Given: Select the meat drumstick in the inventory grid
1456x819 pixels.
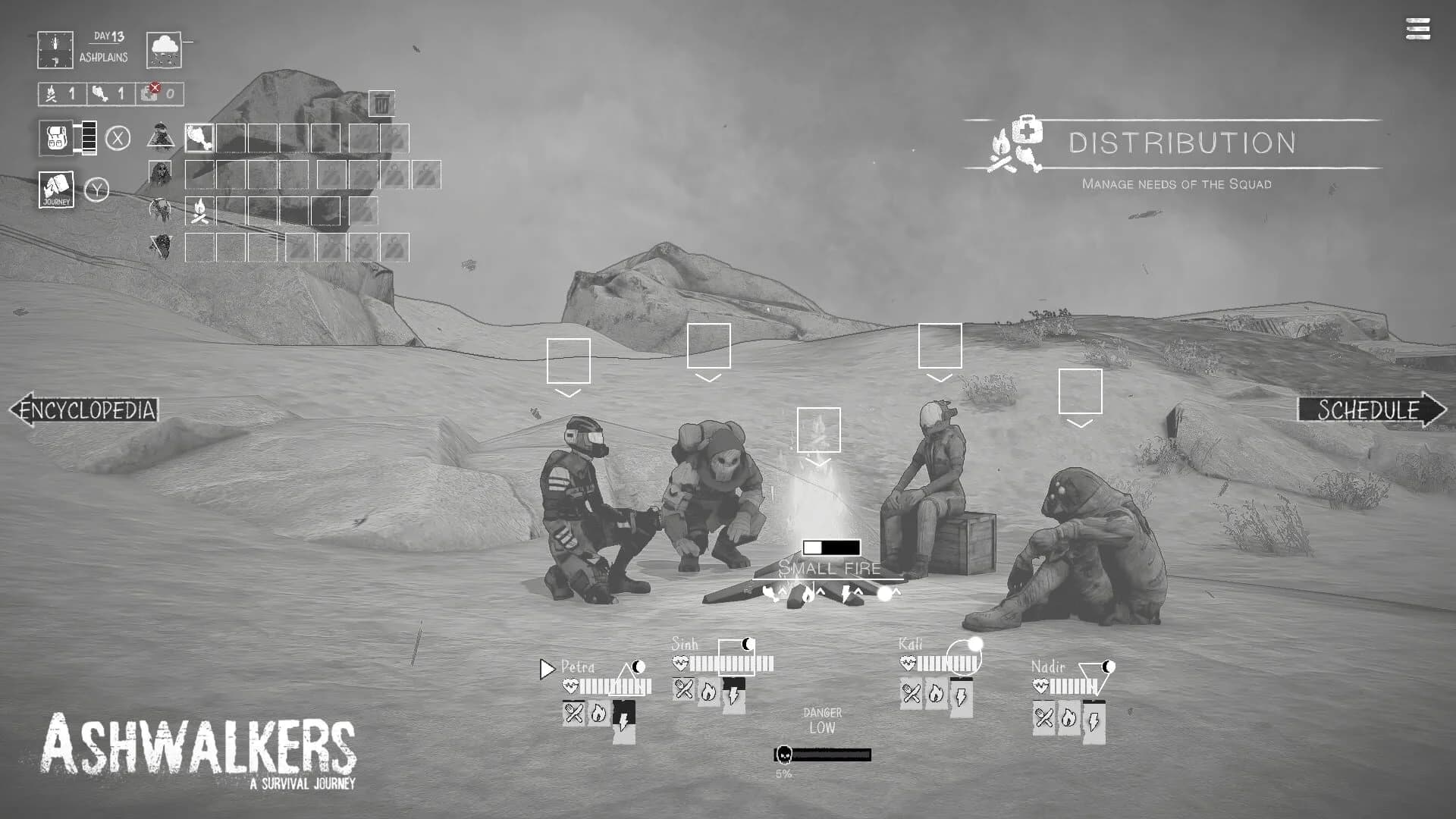Looking at the screenshot, I should pyautogui.click(x=199, y=139).
